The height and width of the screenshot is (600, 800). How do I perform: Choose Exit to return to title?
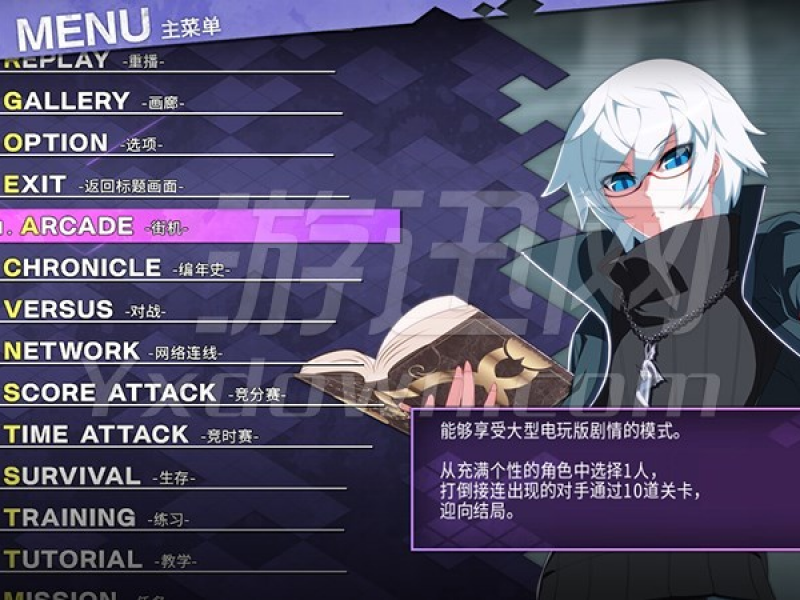tap(38, 185)
